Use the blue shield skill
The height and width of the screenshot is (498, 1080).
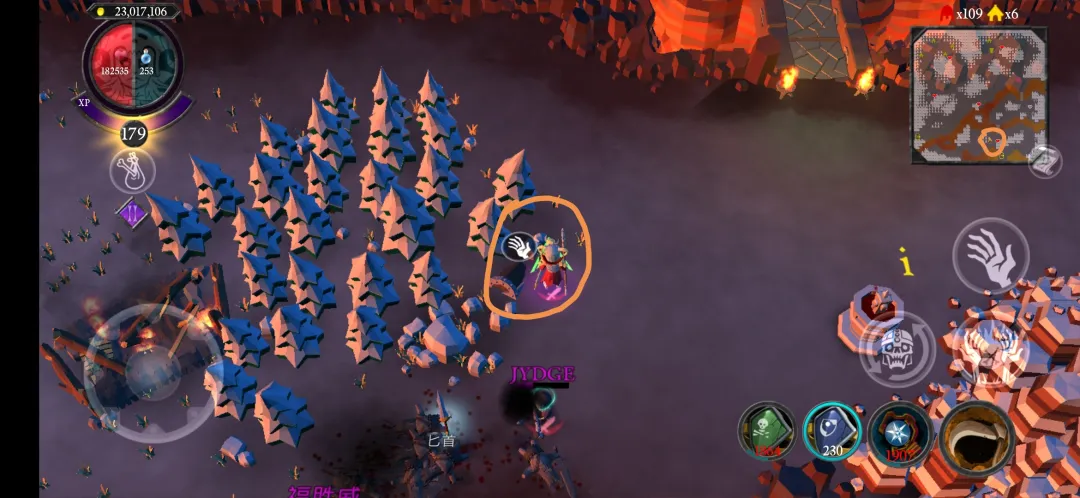click(x=832, y=431)
